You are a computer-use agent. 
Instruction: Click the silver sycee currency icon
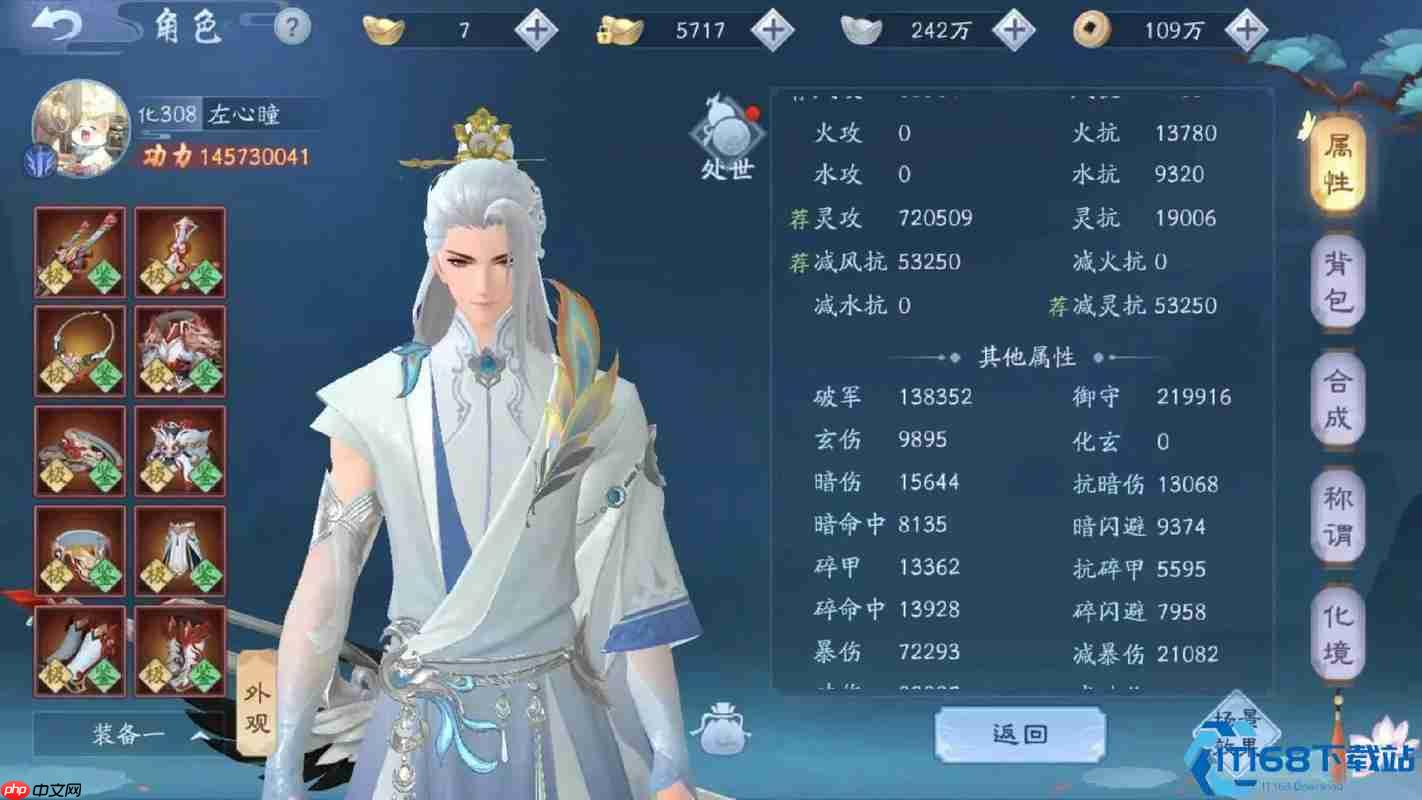coord(864,29)
